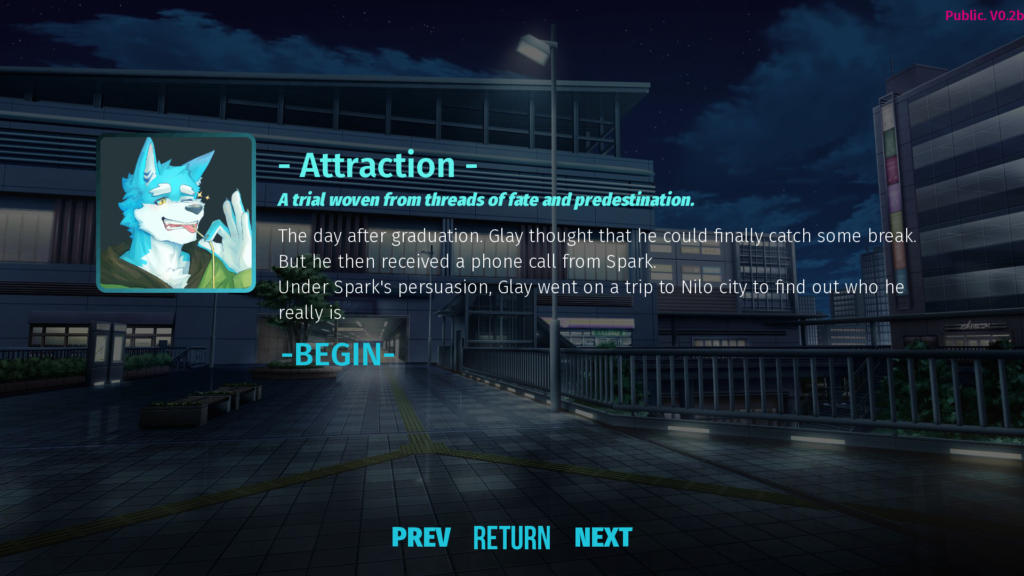Image resolution: width=1024 pixels, height=576 pixels.
Task: Select the blue wolf chapter portrait
Action: (176, 213)
